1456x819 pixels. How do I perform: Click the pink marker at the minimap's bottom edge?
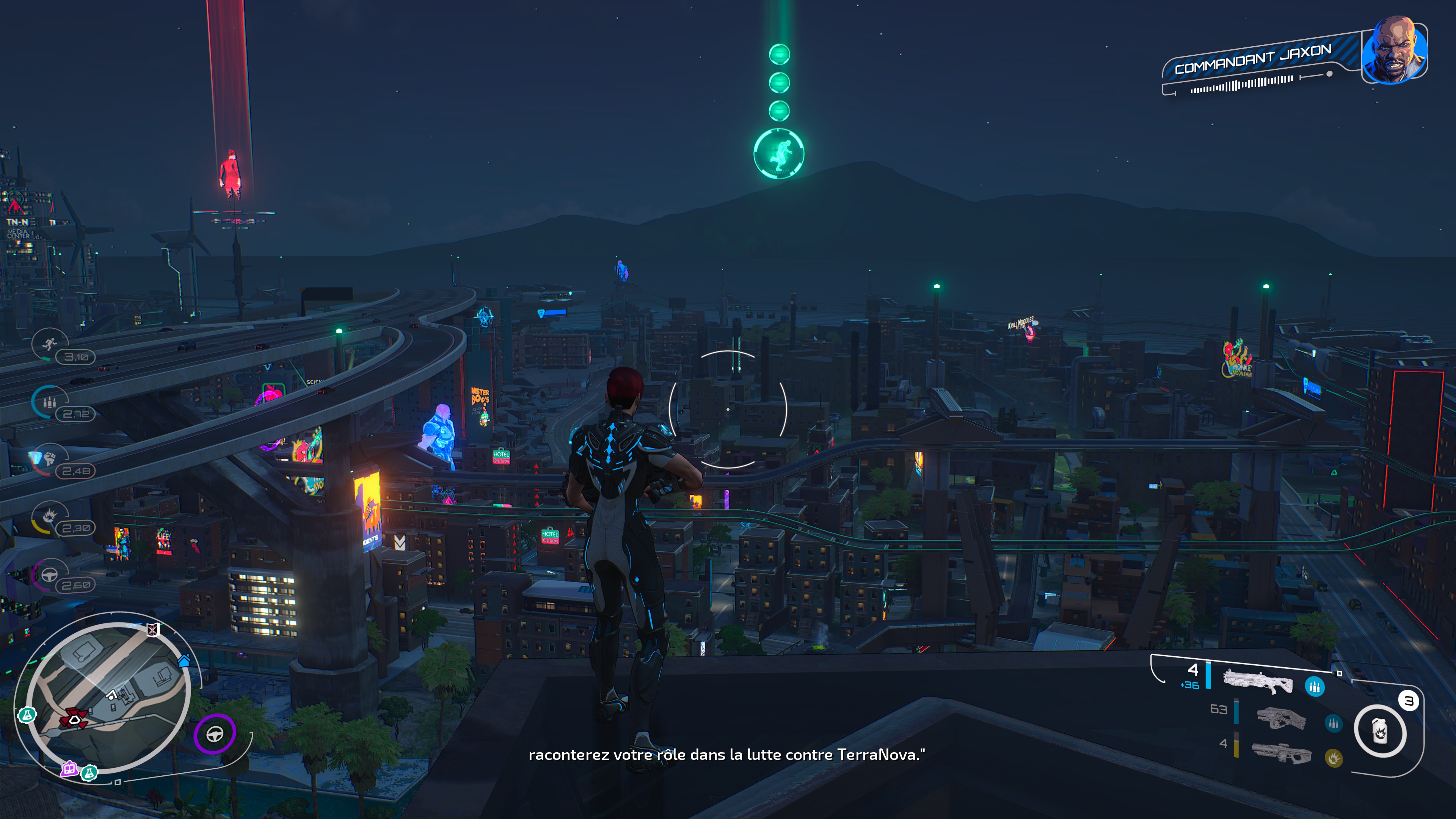(x=69, y=768)
